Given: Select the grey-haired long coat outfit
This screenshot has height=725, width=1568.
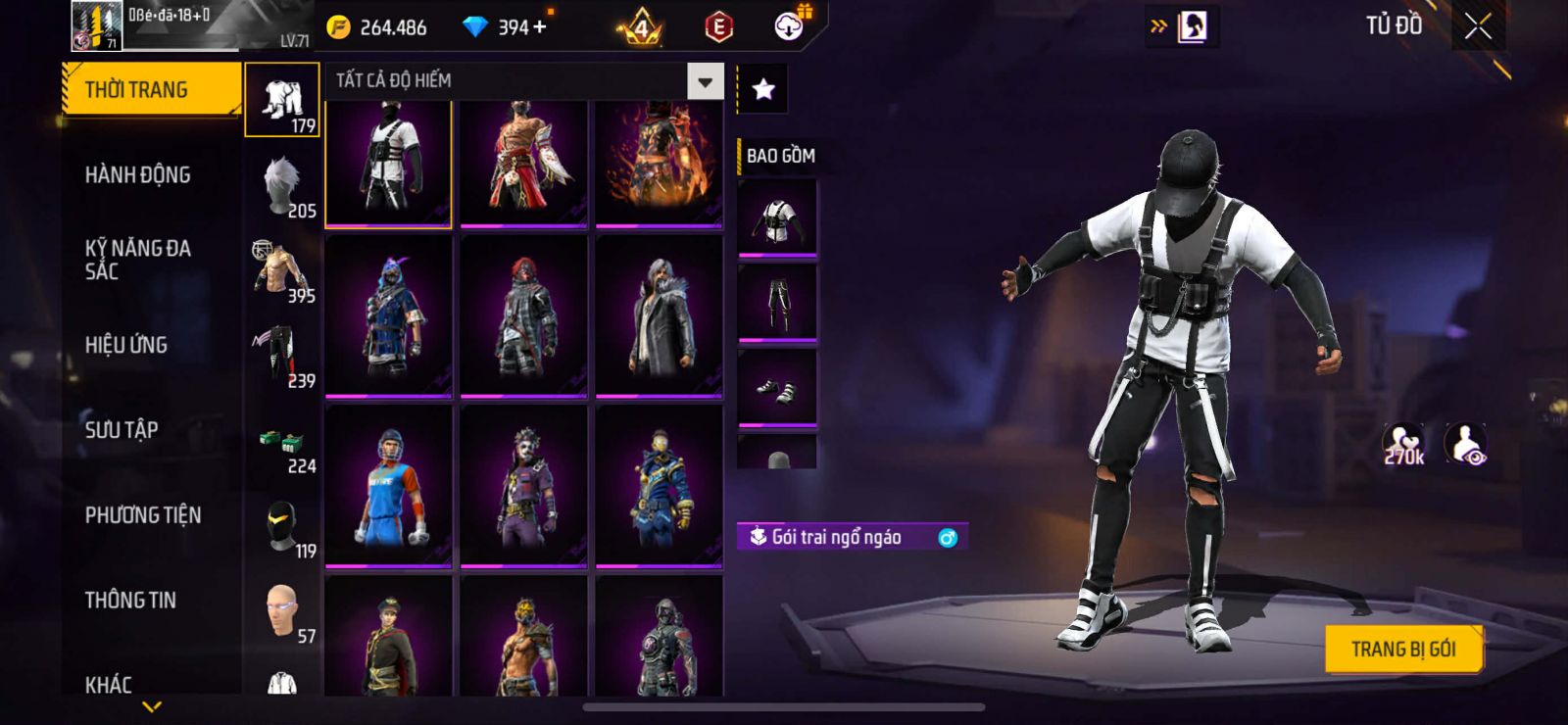Looking at the screenshot, I should pos(660,315).
